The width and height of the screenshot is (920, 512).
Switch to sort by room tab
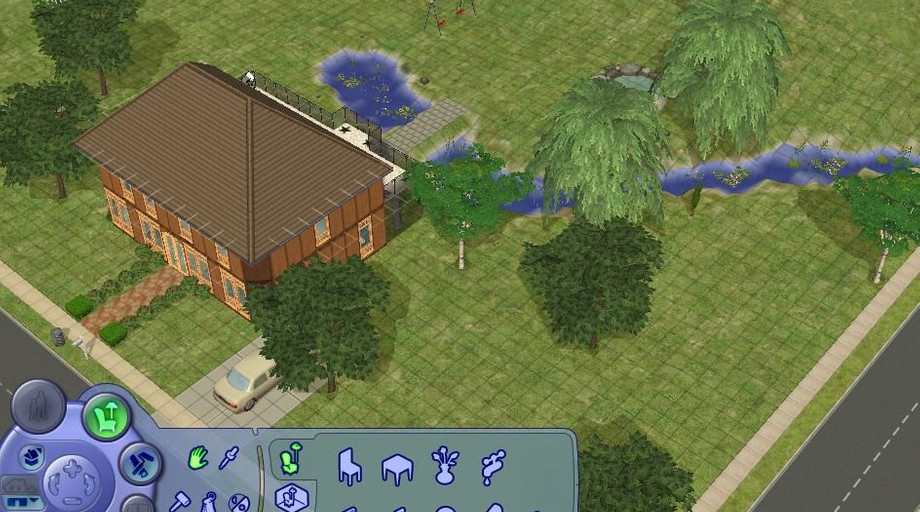[x=291, y=497]
